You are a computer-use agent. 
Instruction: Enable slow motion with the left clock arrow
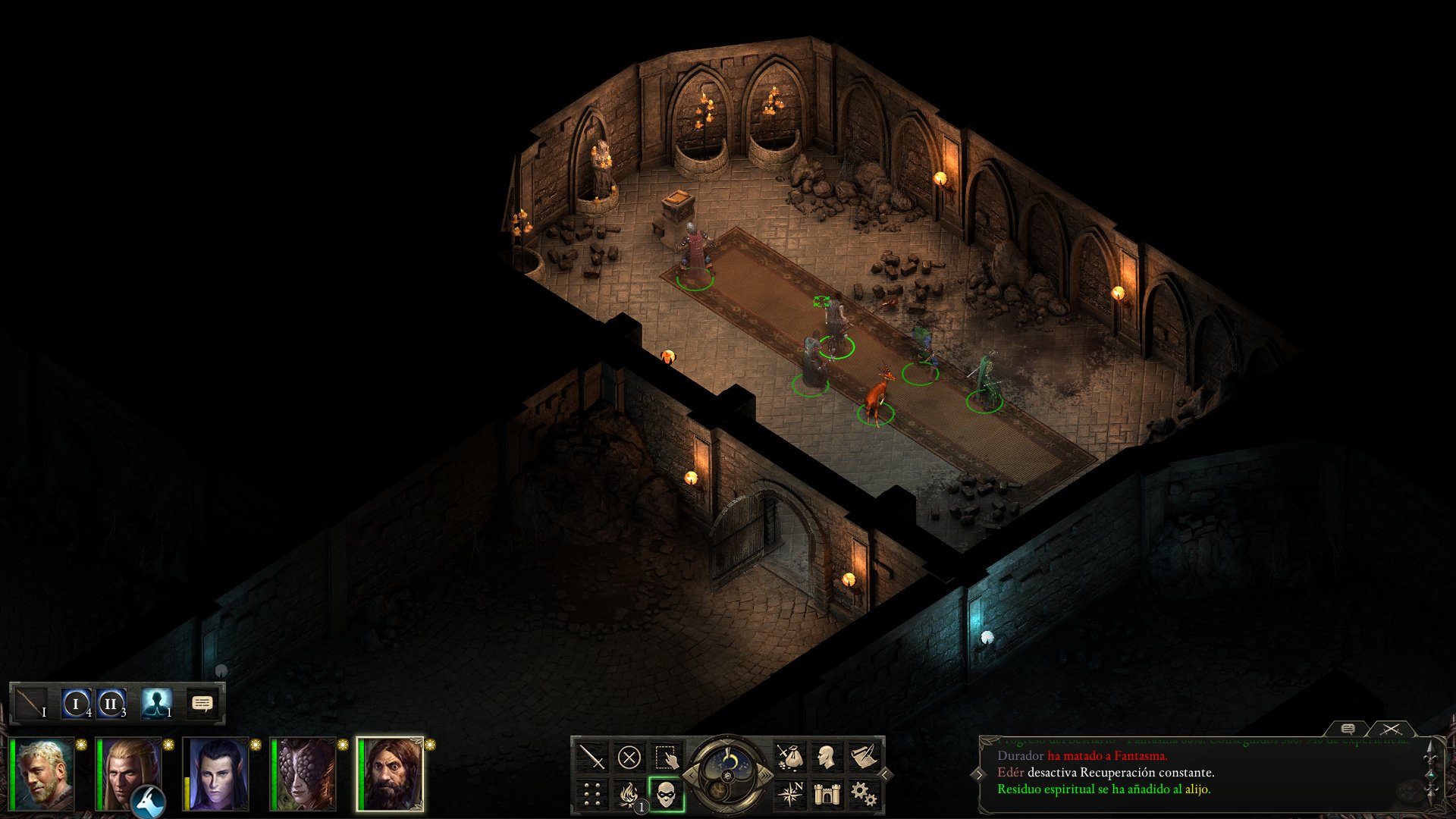tap(691, 775)
